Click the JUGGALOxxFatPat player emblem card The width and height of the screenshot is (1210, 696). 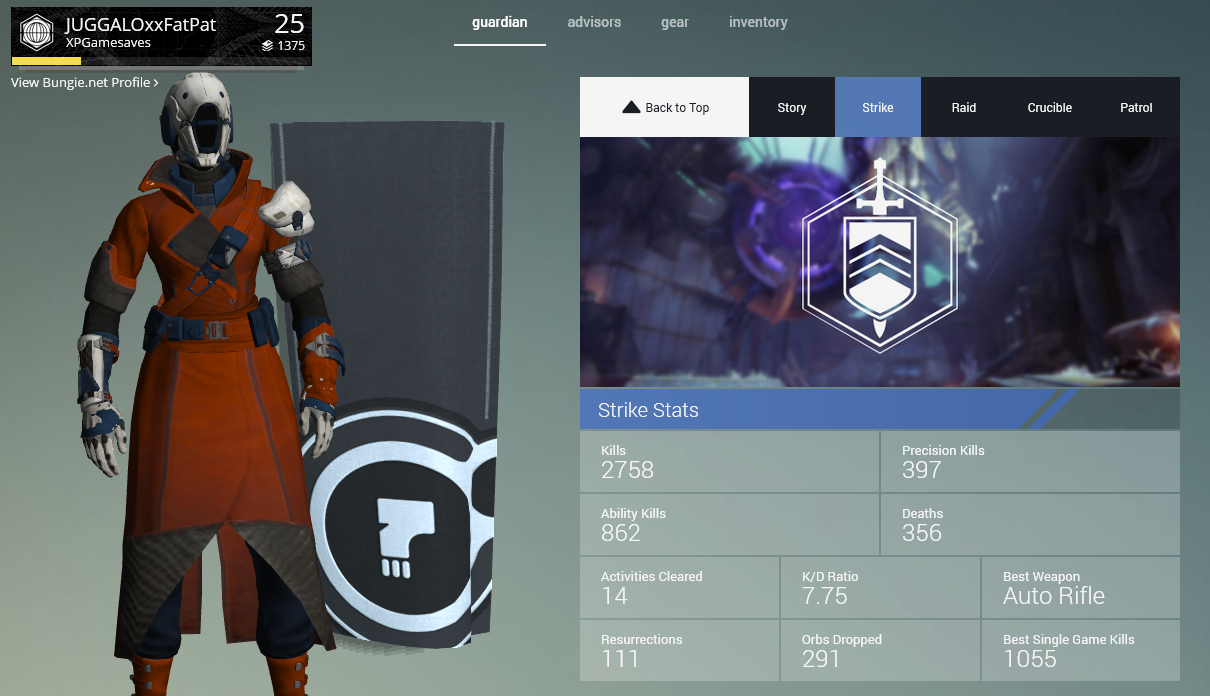pos(161,36)
